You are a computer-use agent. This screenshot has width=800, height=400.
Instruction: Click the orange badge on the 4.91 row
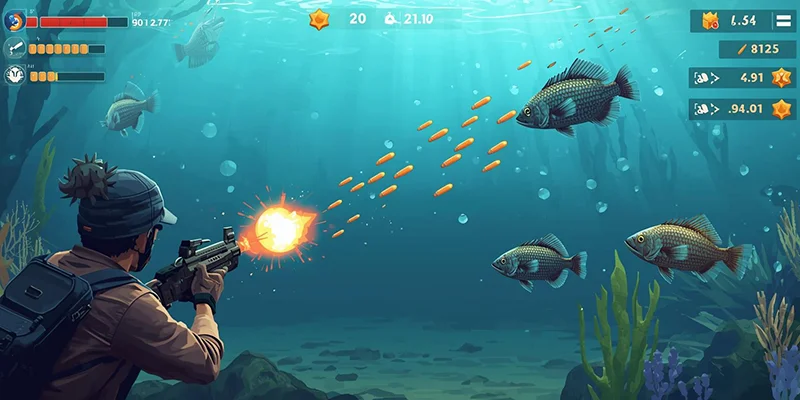[781, 78]
